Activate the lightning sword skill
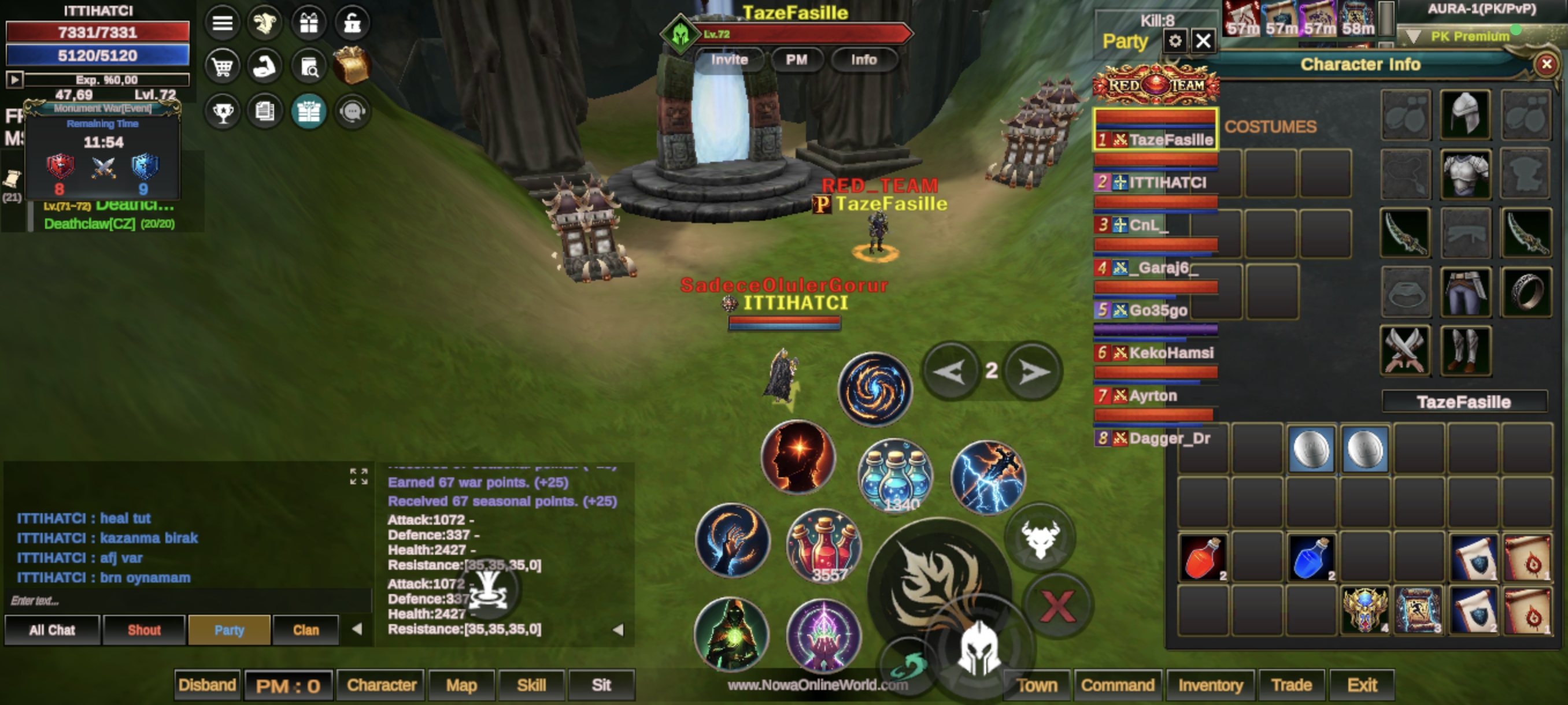This screenshot has height=705, width=1568. 988,477
